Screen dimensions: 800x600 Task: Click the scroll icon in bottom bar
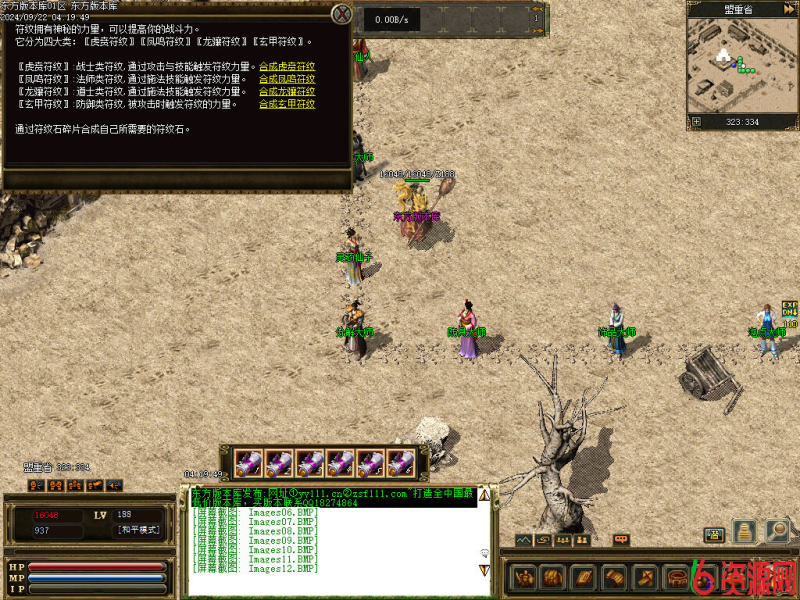coord(614,577)
